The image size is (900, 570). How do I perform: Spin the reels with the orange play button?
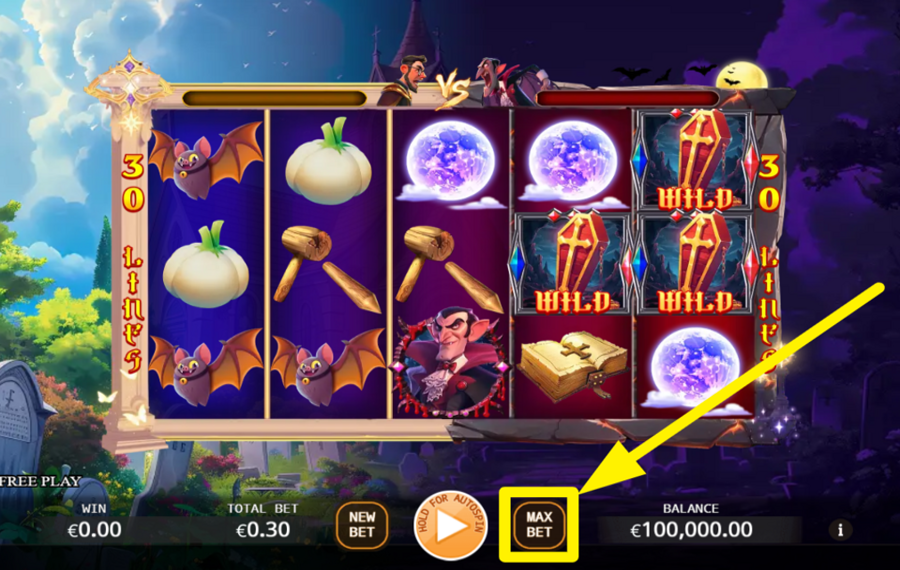click(x=451, y=525)
